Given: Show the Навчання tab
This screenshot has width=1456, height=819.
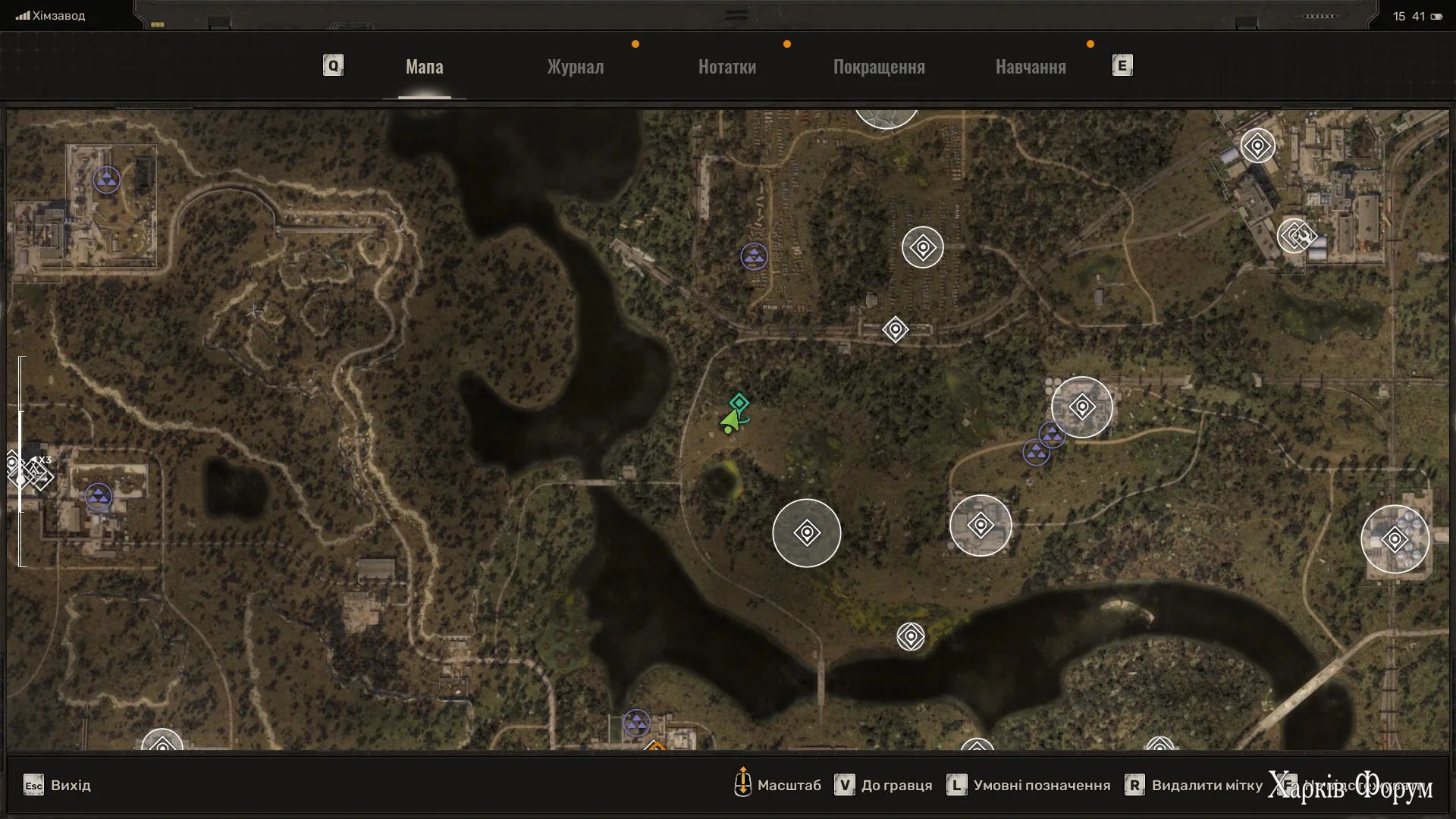Looking at the screenshot, I should [x=1031, y=67].
